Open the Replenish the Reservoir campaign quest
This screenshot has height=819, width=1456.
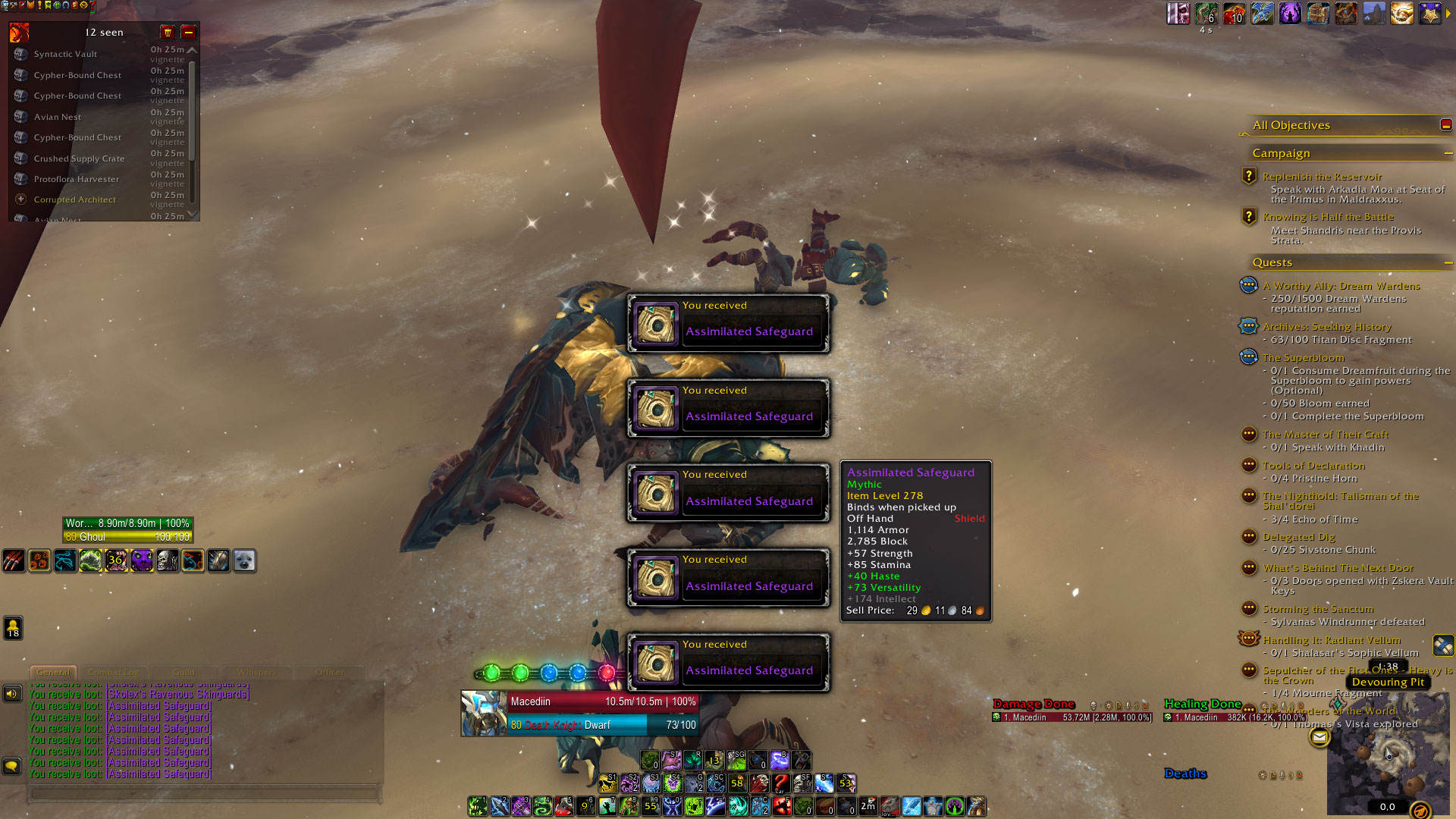pos(1322,177)
